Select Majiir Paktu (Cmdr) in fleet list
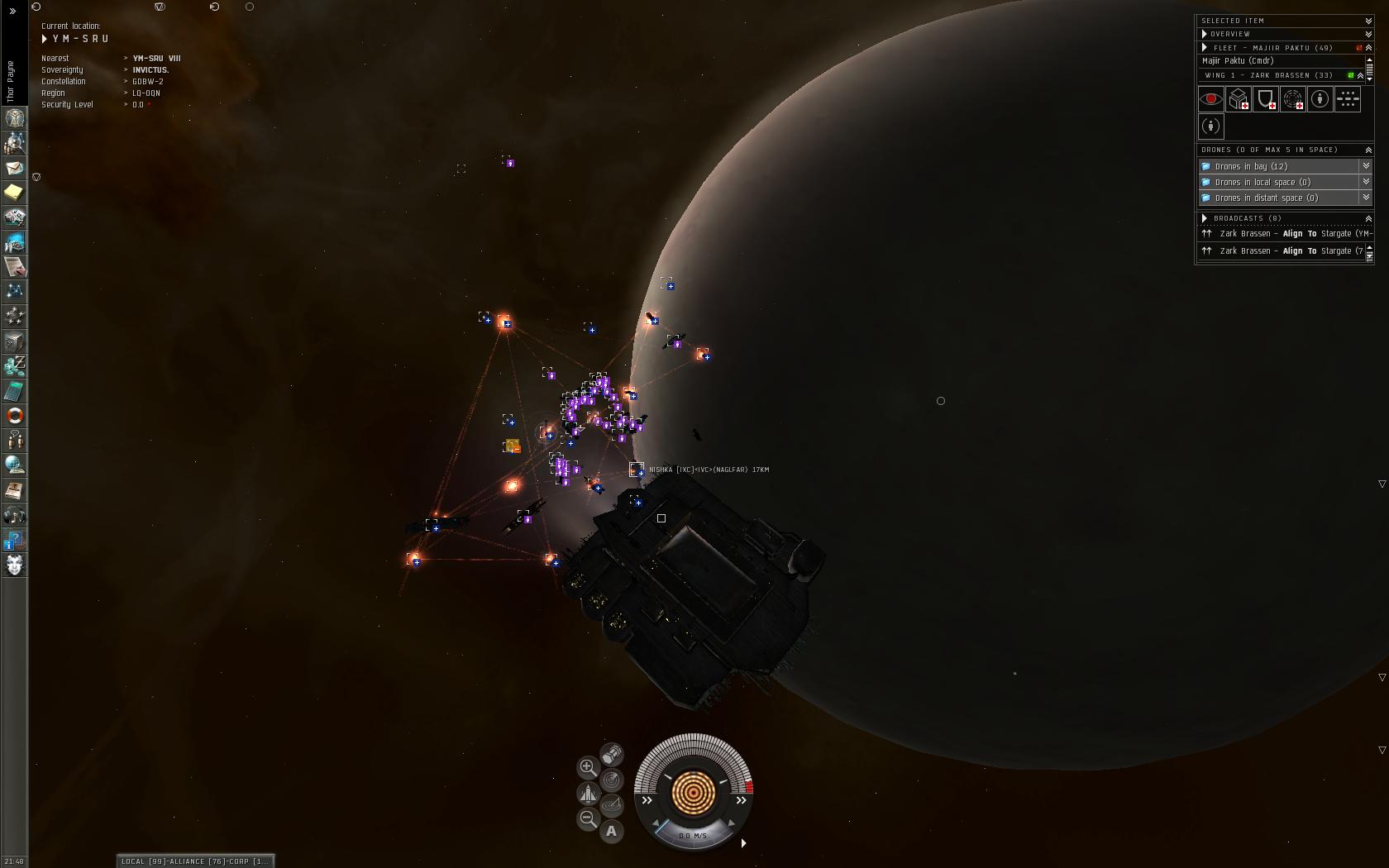The image size is (1389, 868). click(x=1238, y=61)
